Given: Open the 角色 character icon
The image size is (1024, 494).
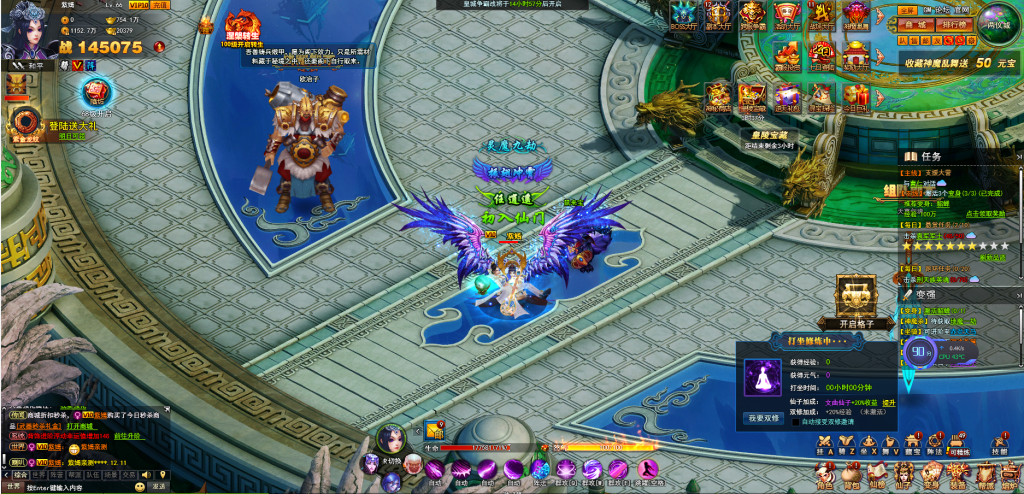Looking at the screenshot, I should [x=824, y=476].
